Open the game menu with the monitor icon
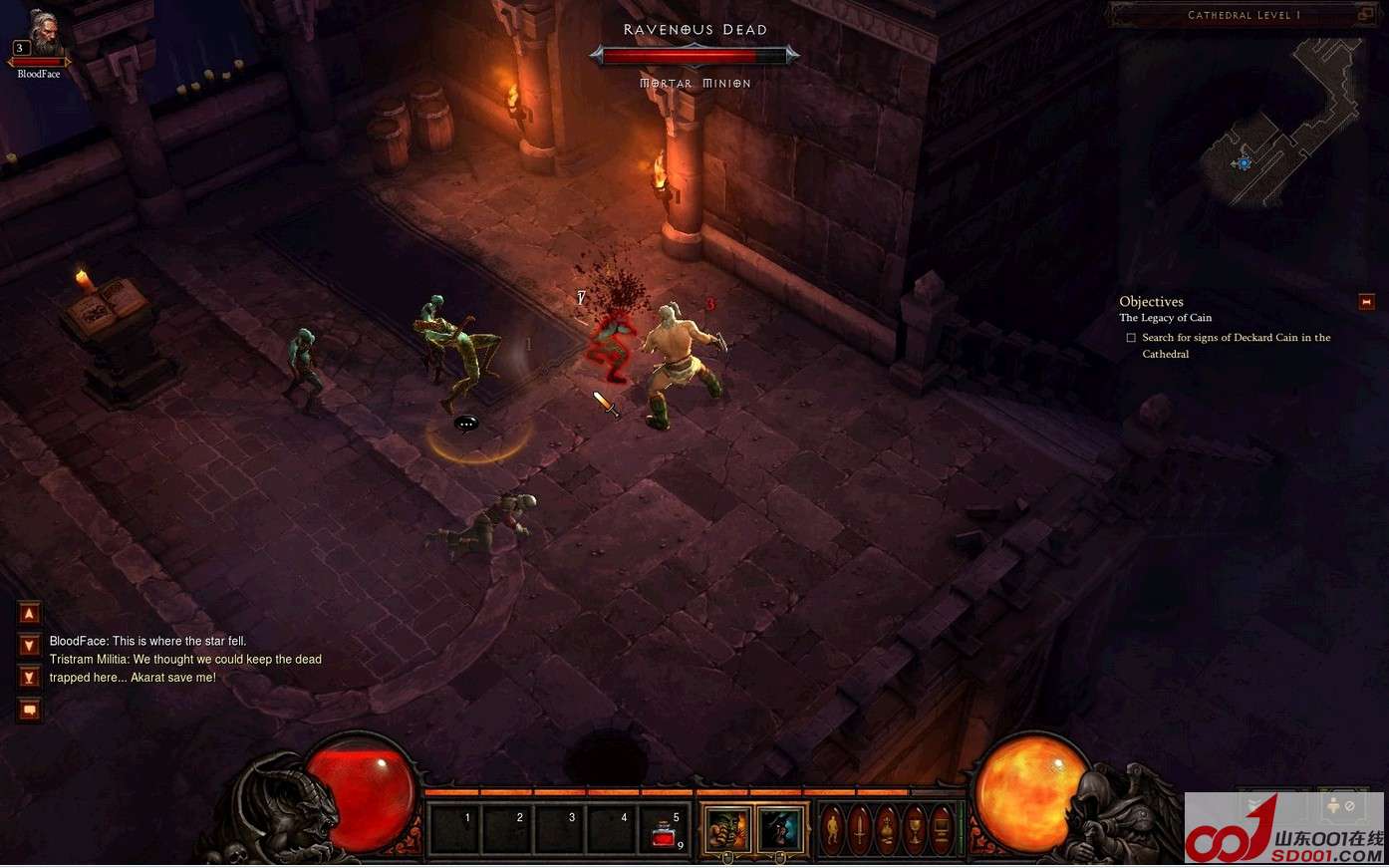This screenshot has height=868, width=1389. [x=941, y=829]
